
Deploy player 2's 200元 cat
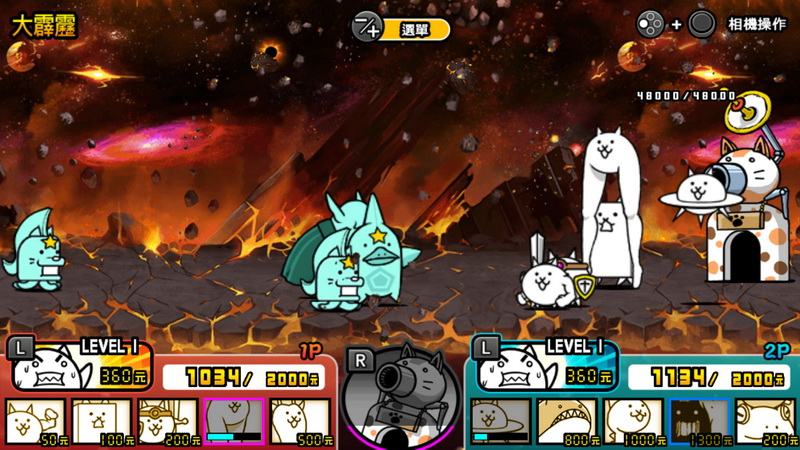765,421
